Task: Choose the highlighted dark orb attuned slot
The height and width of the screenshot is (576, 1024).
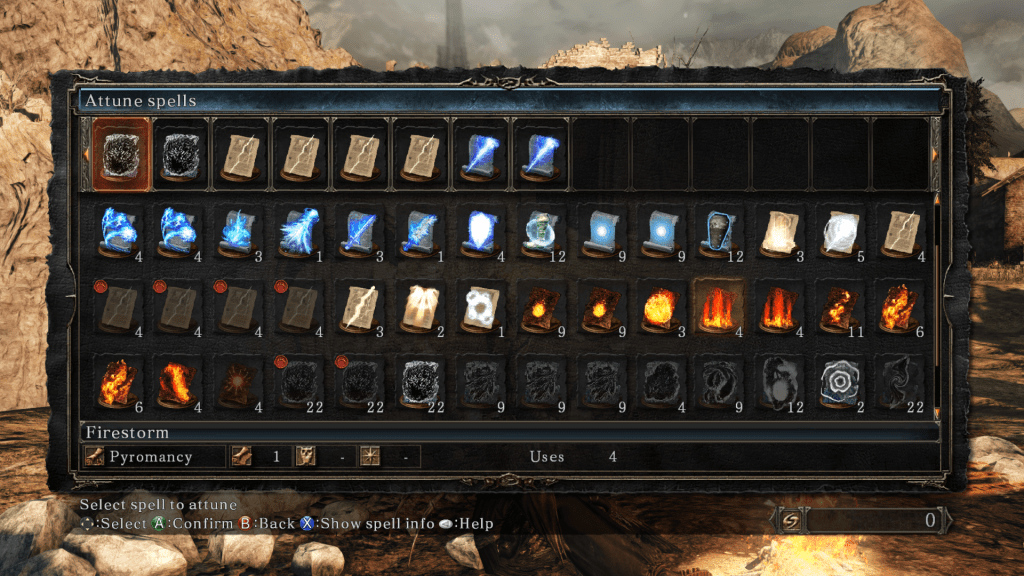Action: tap(120, 153)
